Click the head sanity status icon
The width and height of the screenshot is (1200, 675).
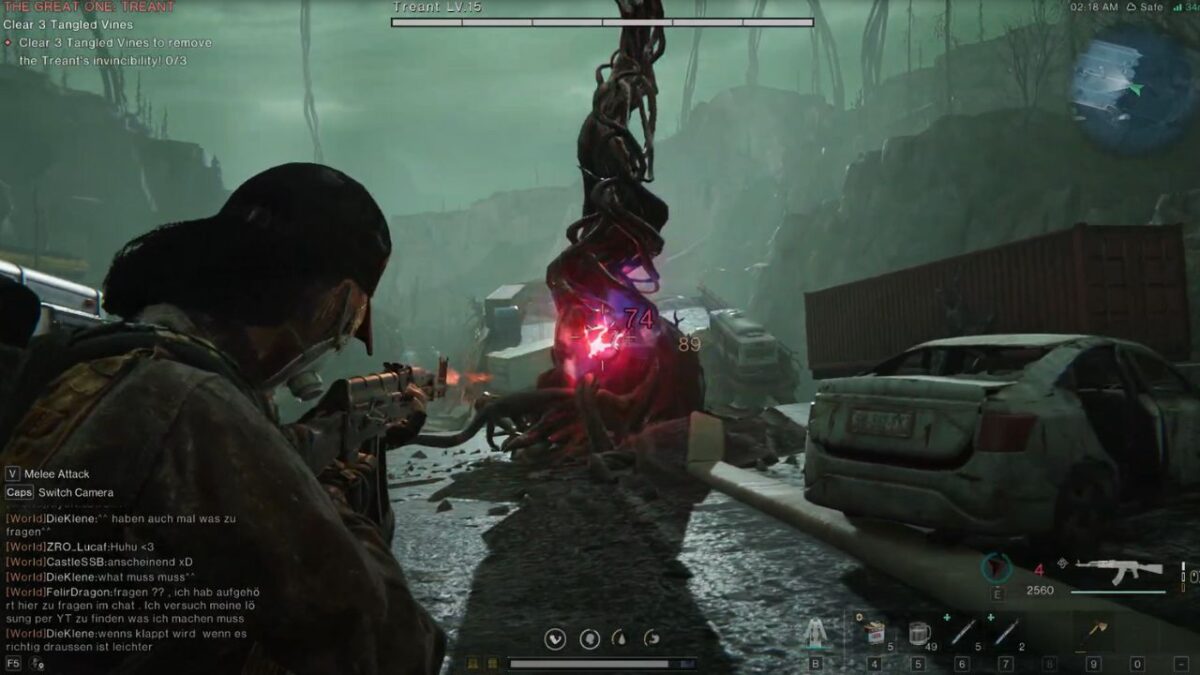pos(590,638)
